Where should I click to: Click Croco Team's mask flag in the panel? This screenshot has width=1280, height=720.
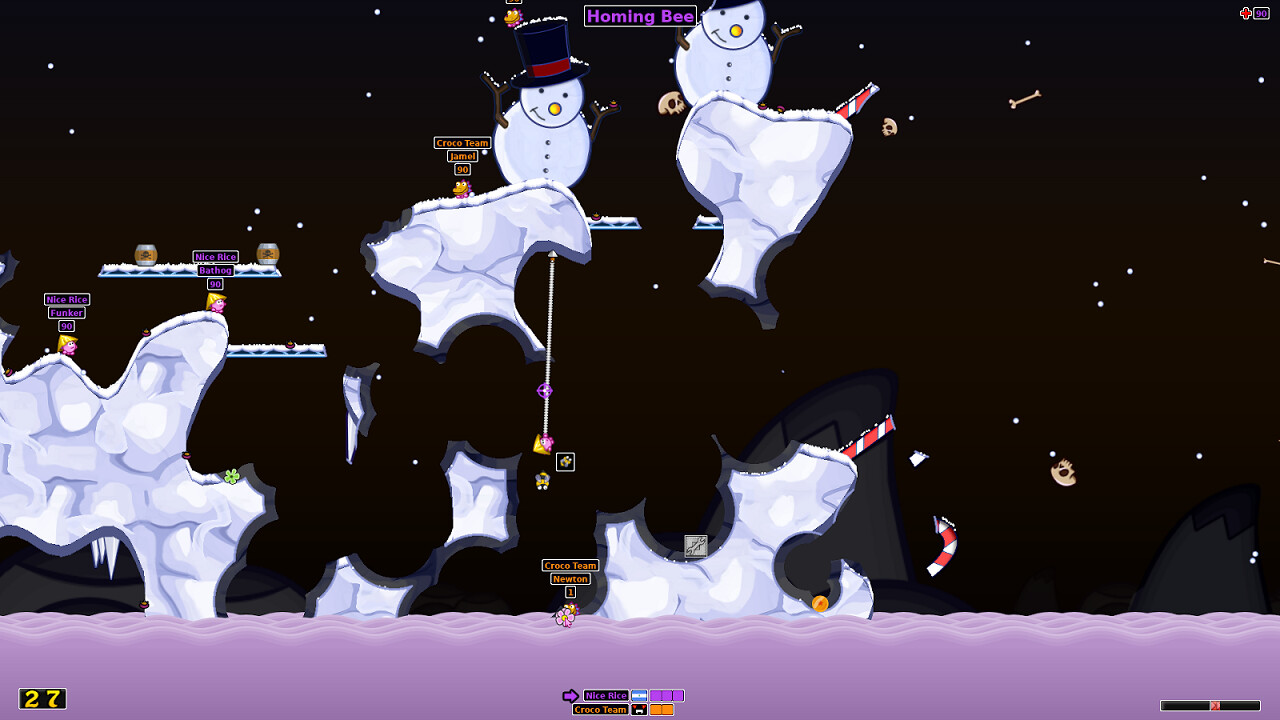click(x=639, y=709)
